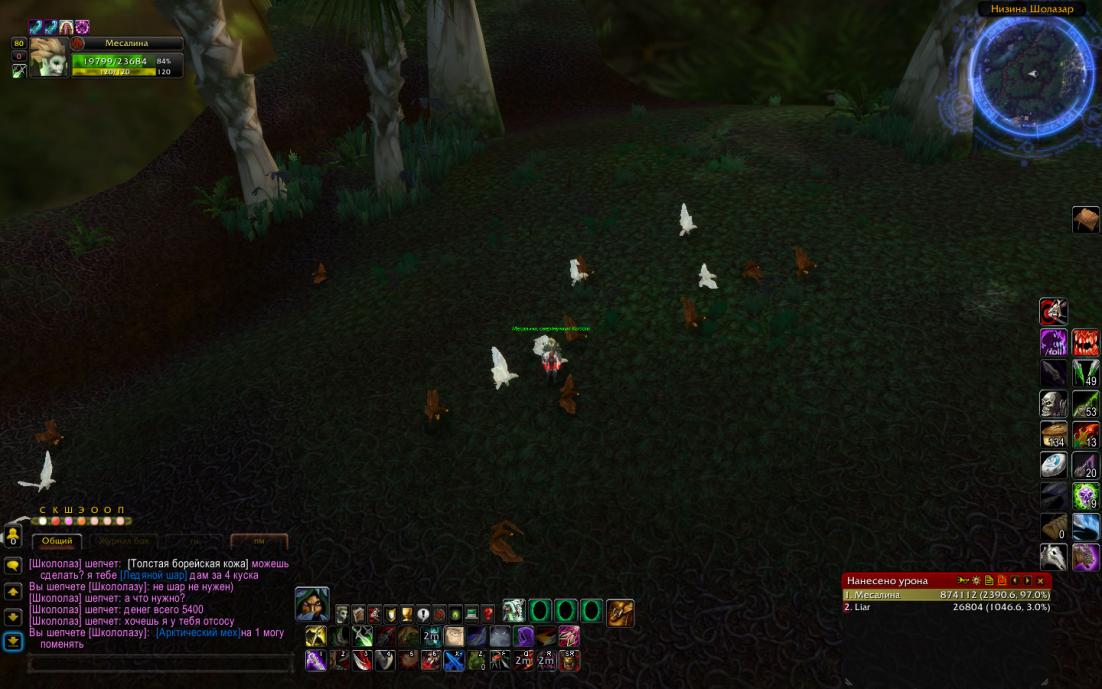Open the пм whisper chat tab

(x=259, y=541)
